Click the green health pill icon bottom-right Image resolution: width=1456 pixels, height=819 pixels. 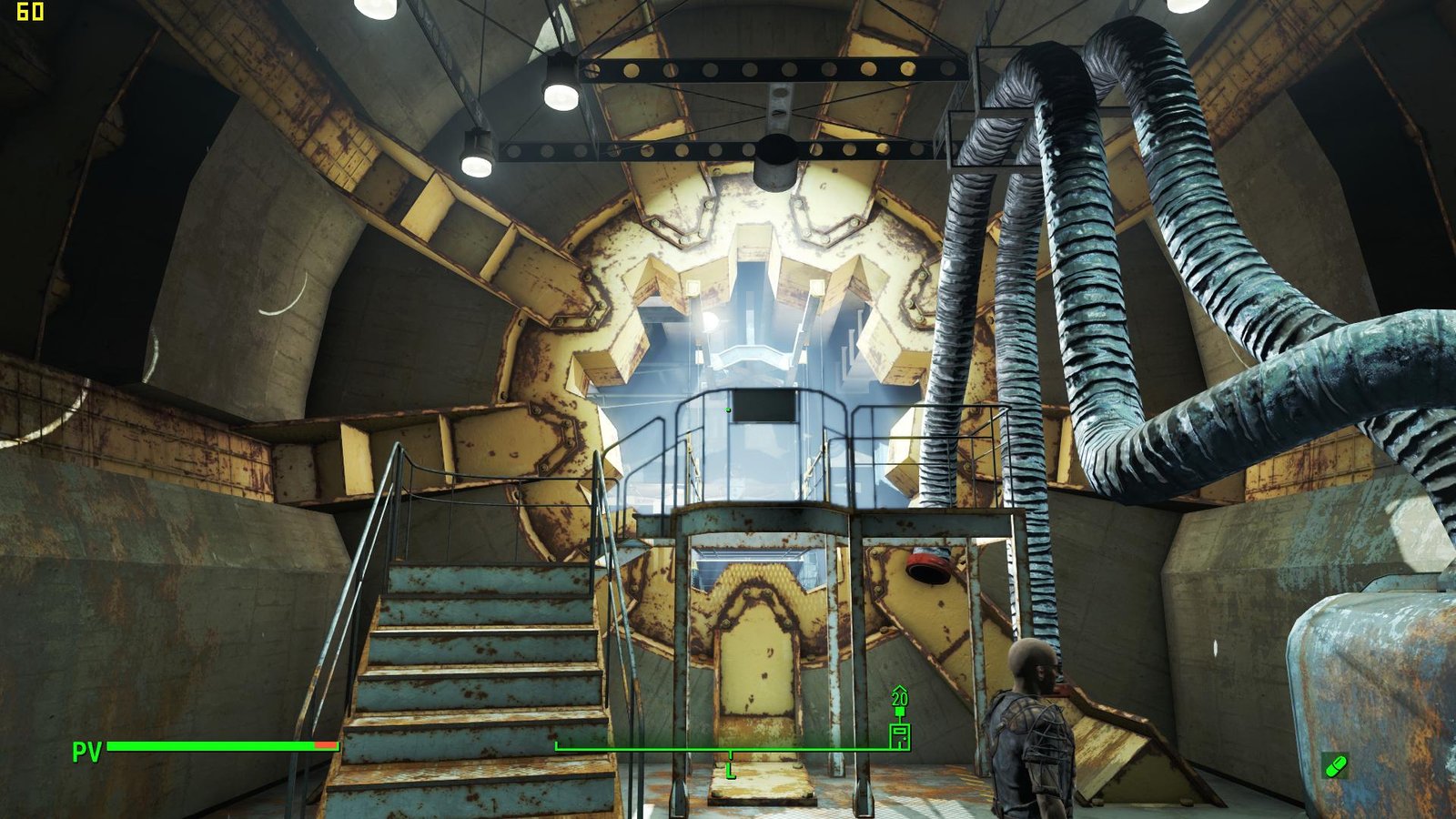1338,766
